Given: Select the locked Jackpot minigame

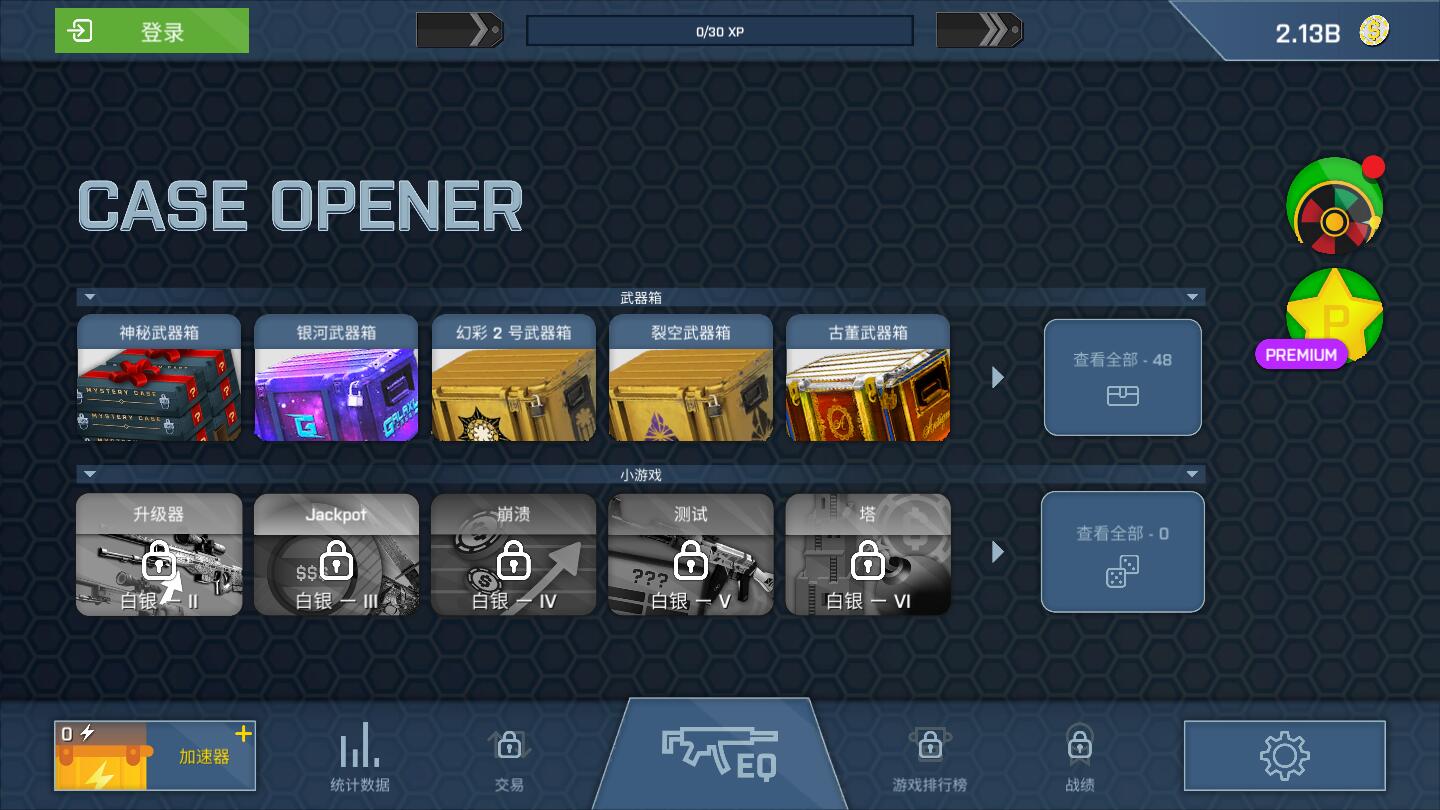Looking at the screenshot, I should click(336, 553).
